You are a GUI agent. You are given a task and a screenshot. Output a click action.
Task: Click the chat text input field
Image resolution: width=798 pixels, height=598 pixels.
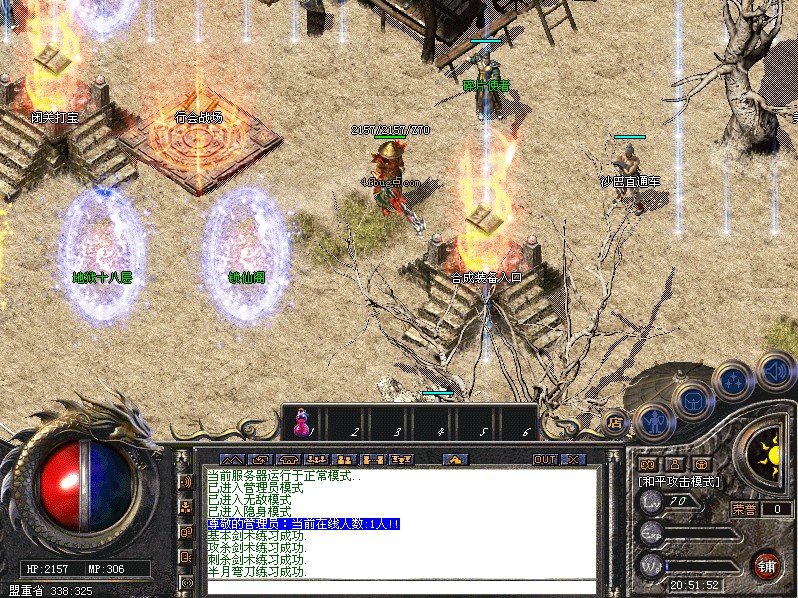(x=400, y=587)
